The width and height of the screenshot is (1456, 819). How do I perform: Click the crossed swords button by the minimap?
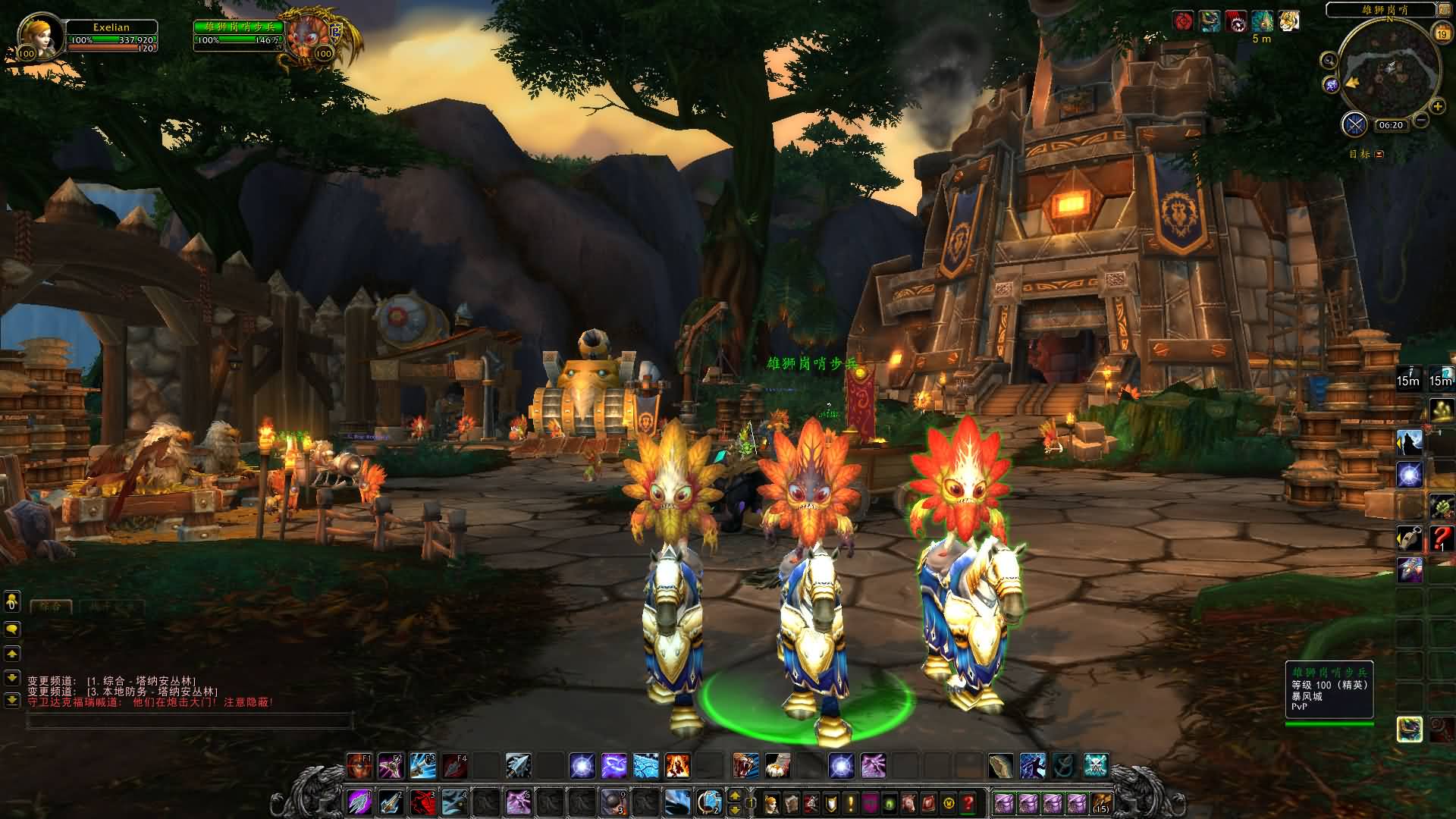(x=1354, y=124)
